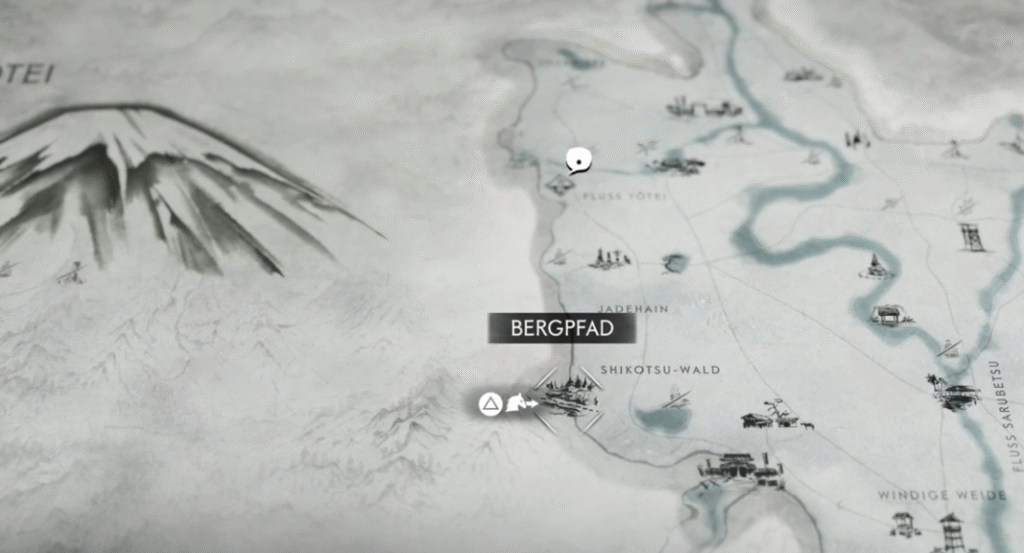Click the Bergpfad name label
This screenshot has width=1024, height=553.
click(x=561, y=328)
